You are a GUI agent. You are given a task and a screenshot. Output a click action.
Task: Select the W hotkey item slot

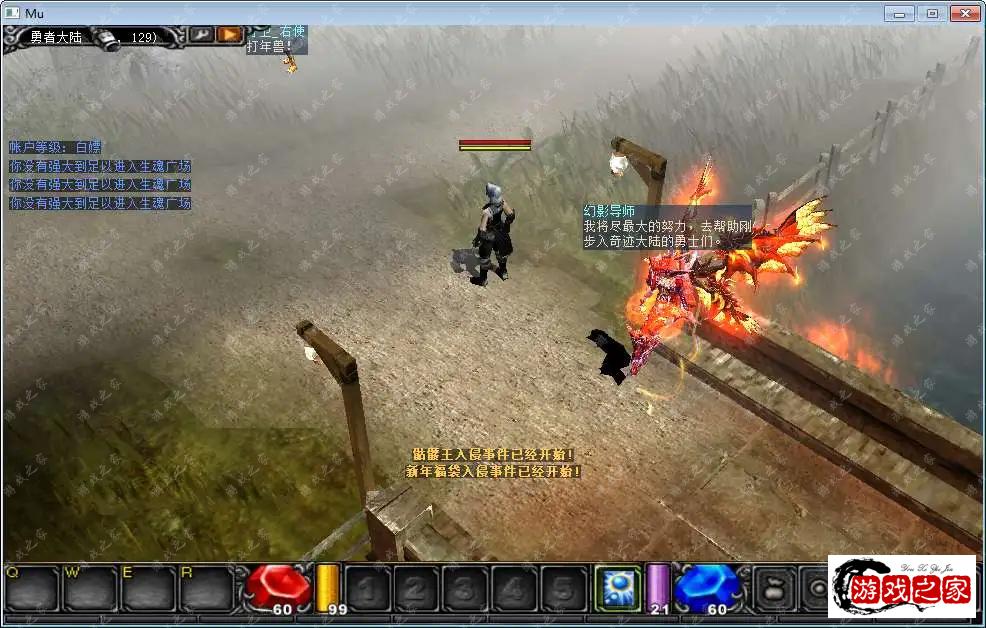click(90, 588)
